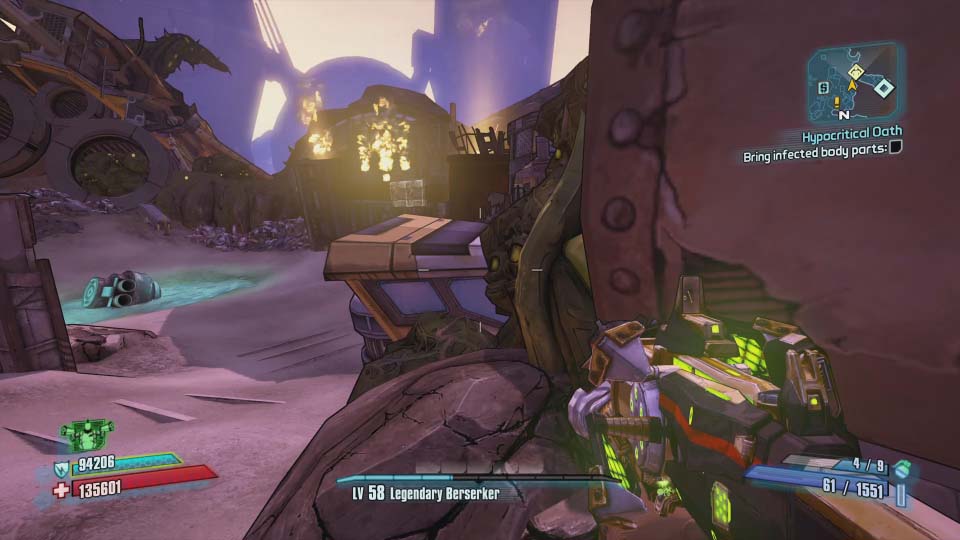Click the infected body parts objective checkbox
The height and width of the screenshot is (540, 960).
[x=895, y=148]
